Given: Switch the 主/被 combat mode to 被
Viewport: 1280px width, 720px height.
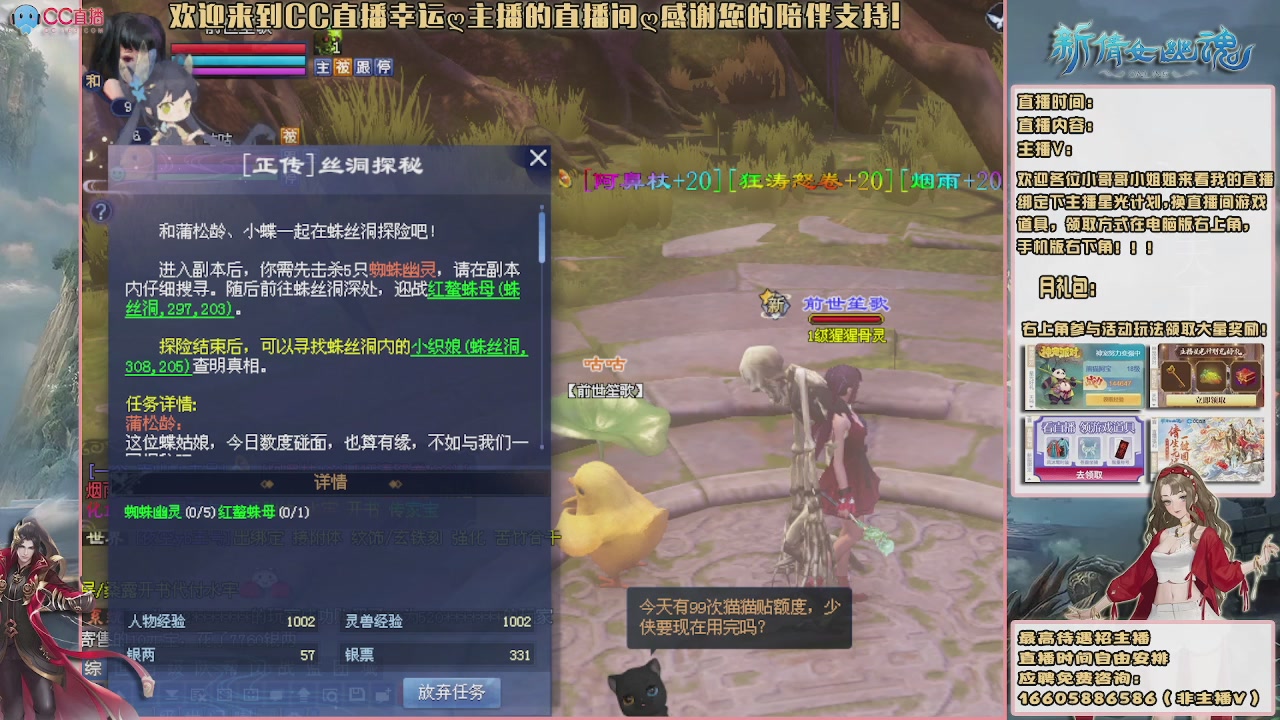Looking at the screenshot, I should (342, 66).
